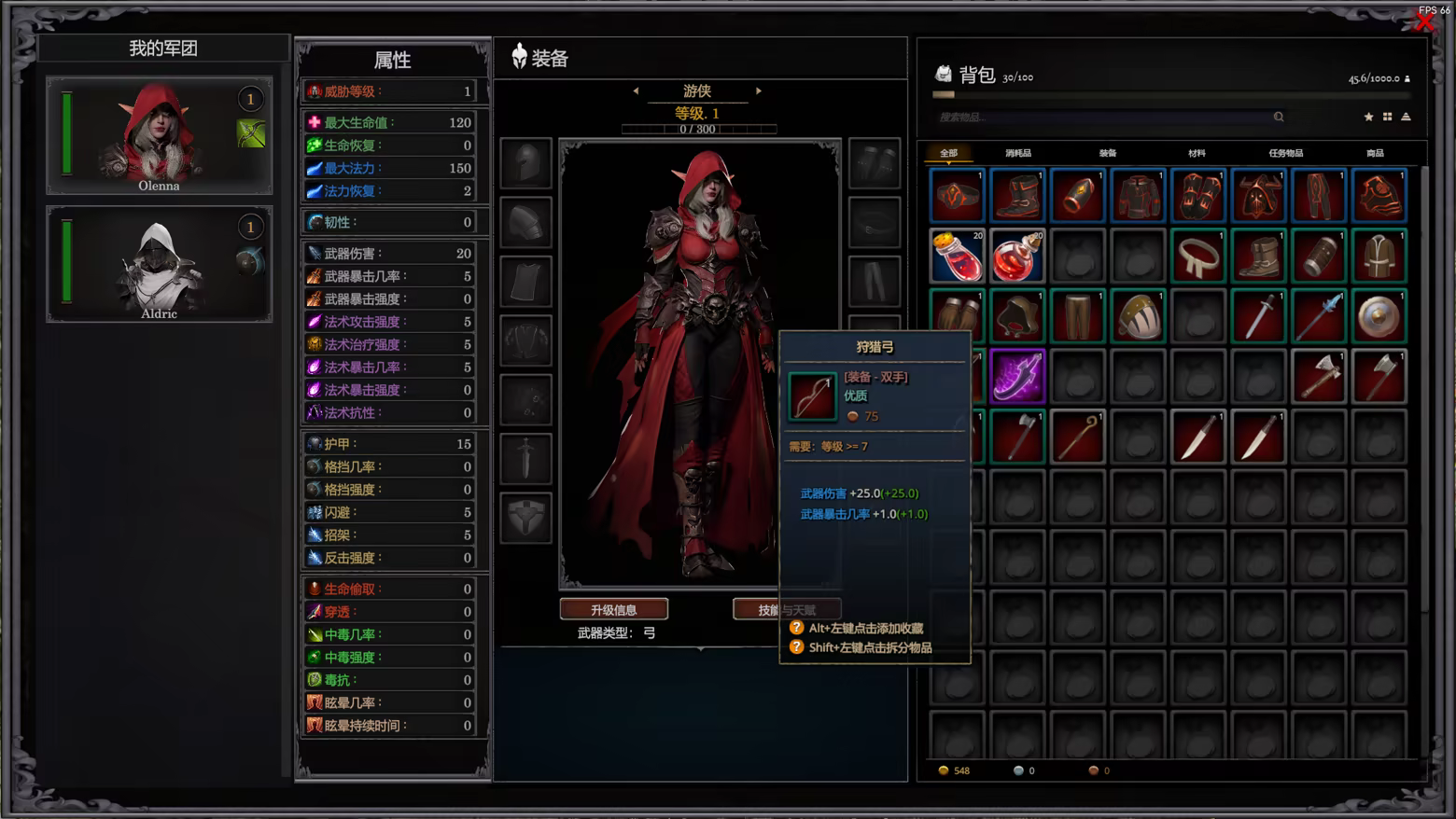The width and height of the screenshot is (1456, 819).
Task: Click the weapon slot showing the sword icon
Action: point(525,460)
